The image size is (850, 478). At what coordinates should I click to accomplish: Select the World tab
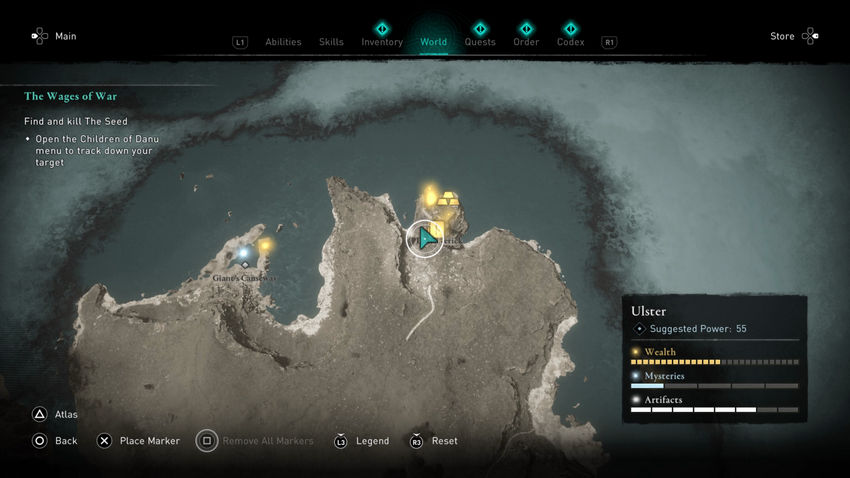[433, 42]
